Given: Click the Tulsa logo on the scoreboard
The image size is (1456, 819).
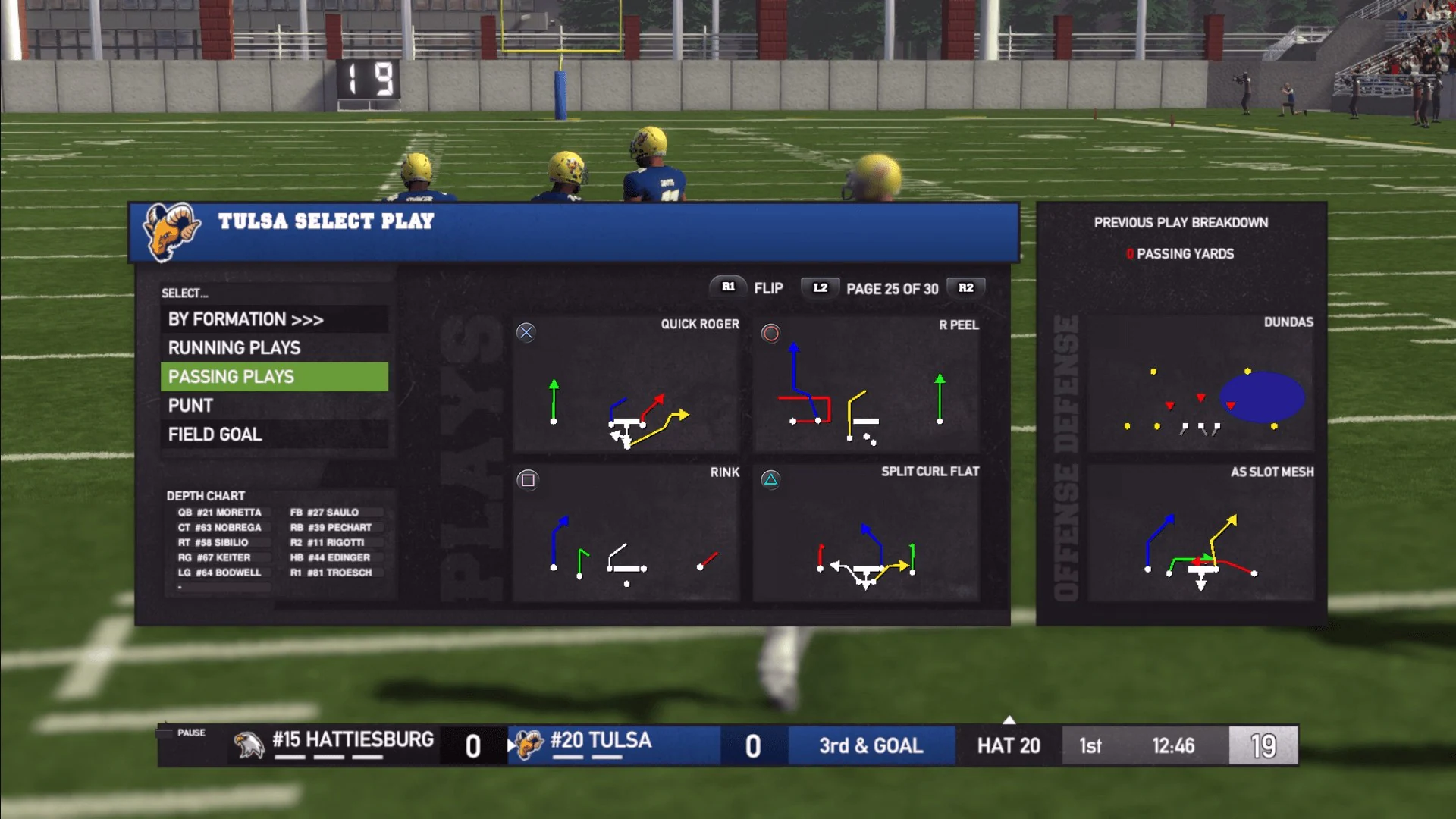Looking at the screenshot, I should 530,745.
